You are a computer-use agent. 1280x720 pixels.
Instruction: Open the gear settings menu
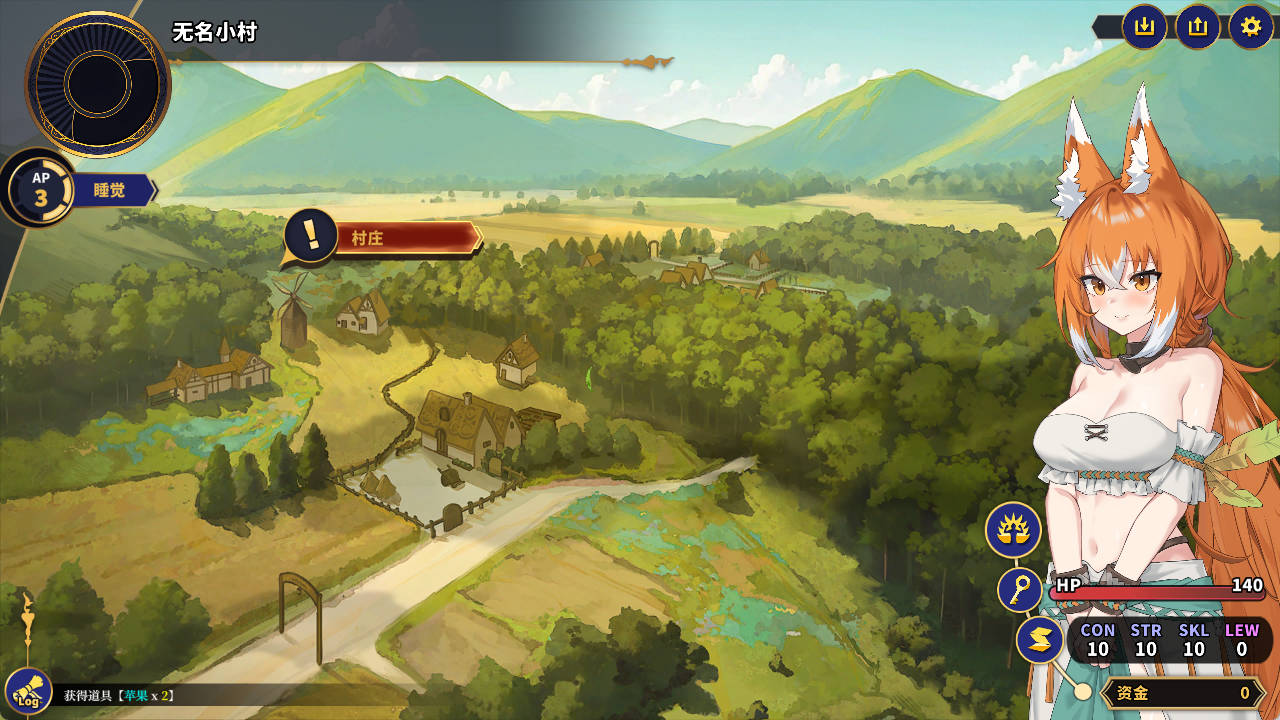click(x=1251, y=27)
